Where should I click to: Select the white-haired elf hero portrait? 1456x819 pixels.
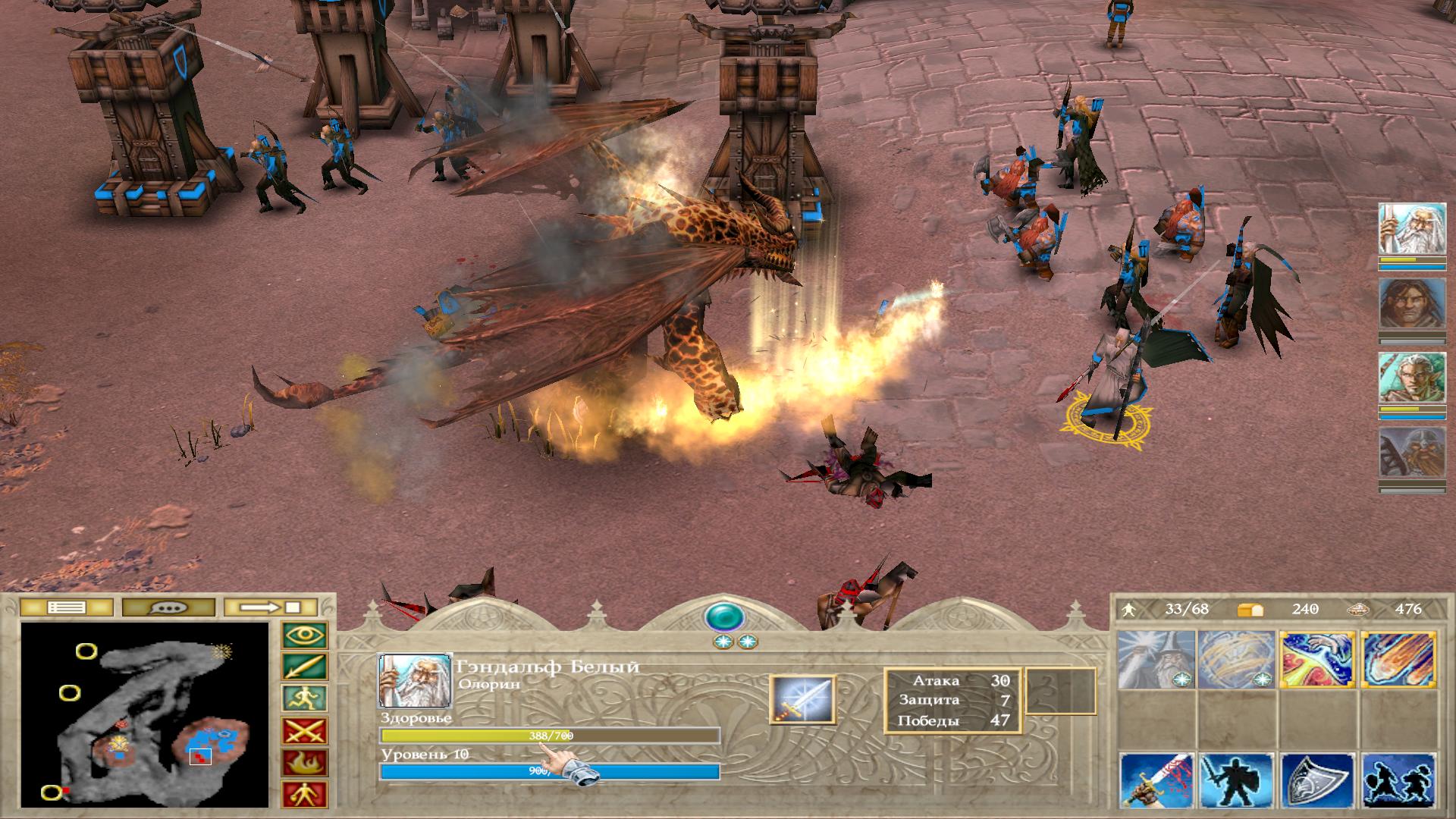[x=1412, y=379]
